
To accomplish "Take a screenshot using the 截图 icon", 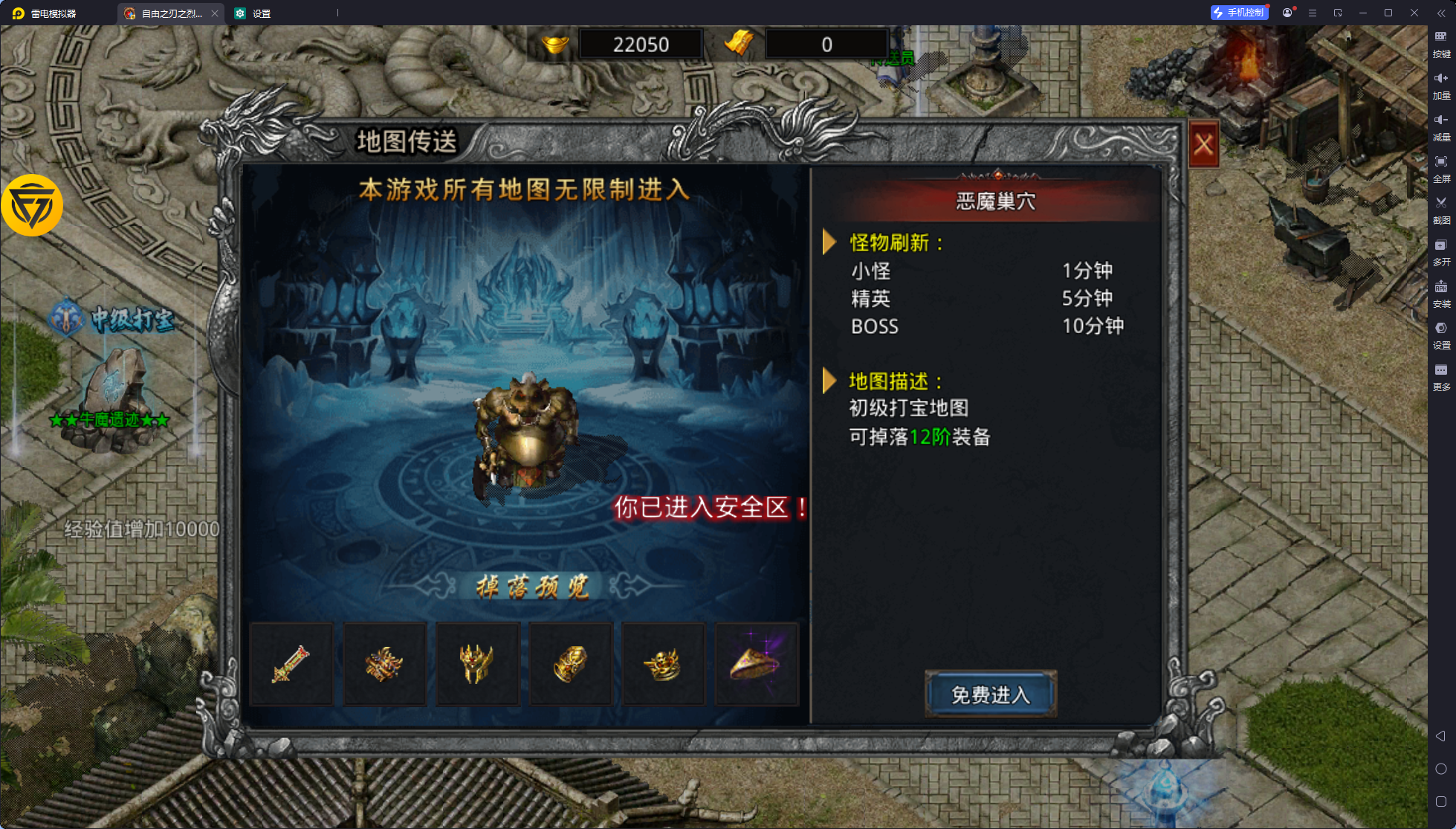I will point(1440,210).
